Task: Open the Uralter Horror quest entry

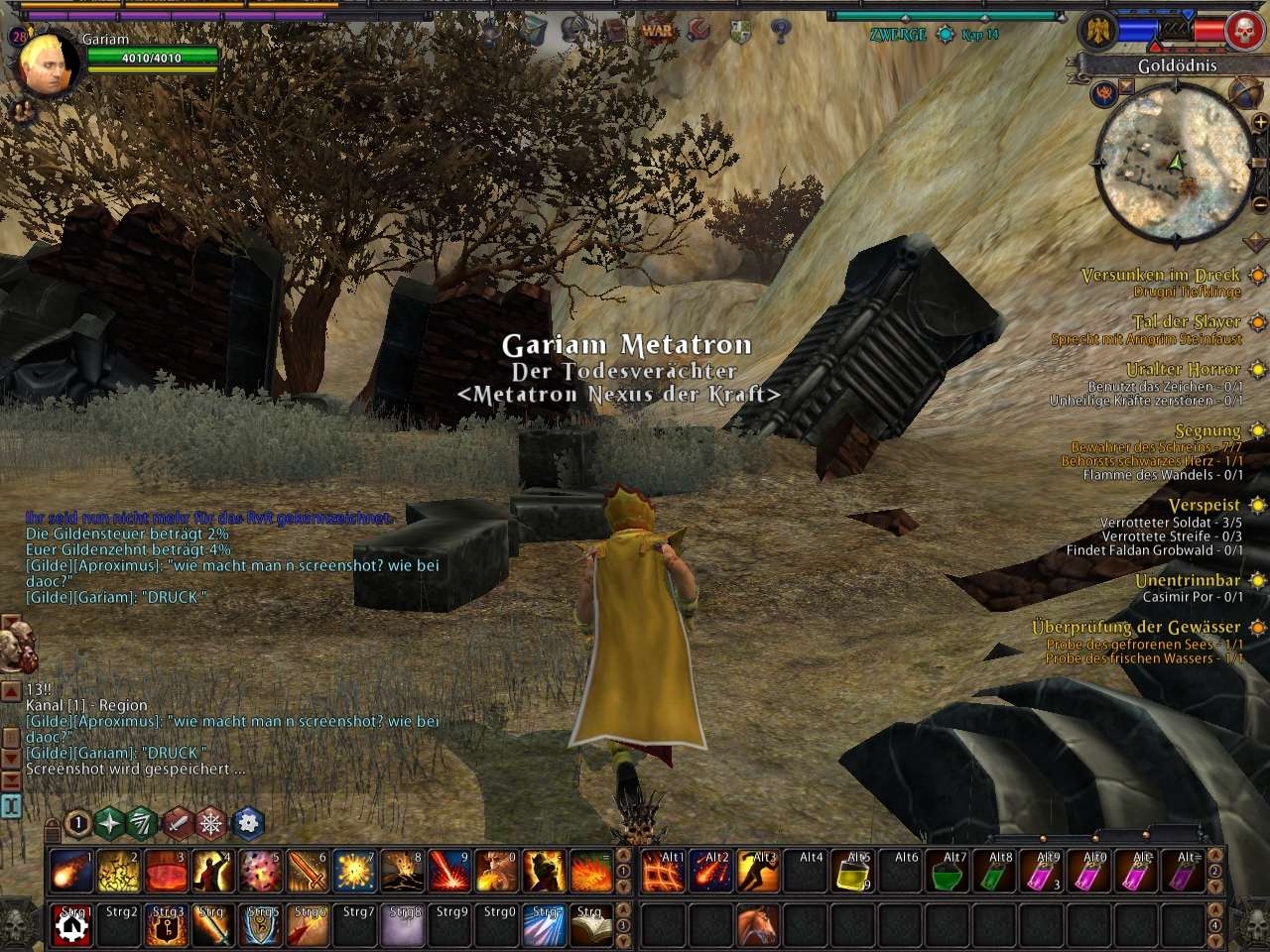Action: (1183, 369)
